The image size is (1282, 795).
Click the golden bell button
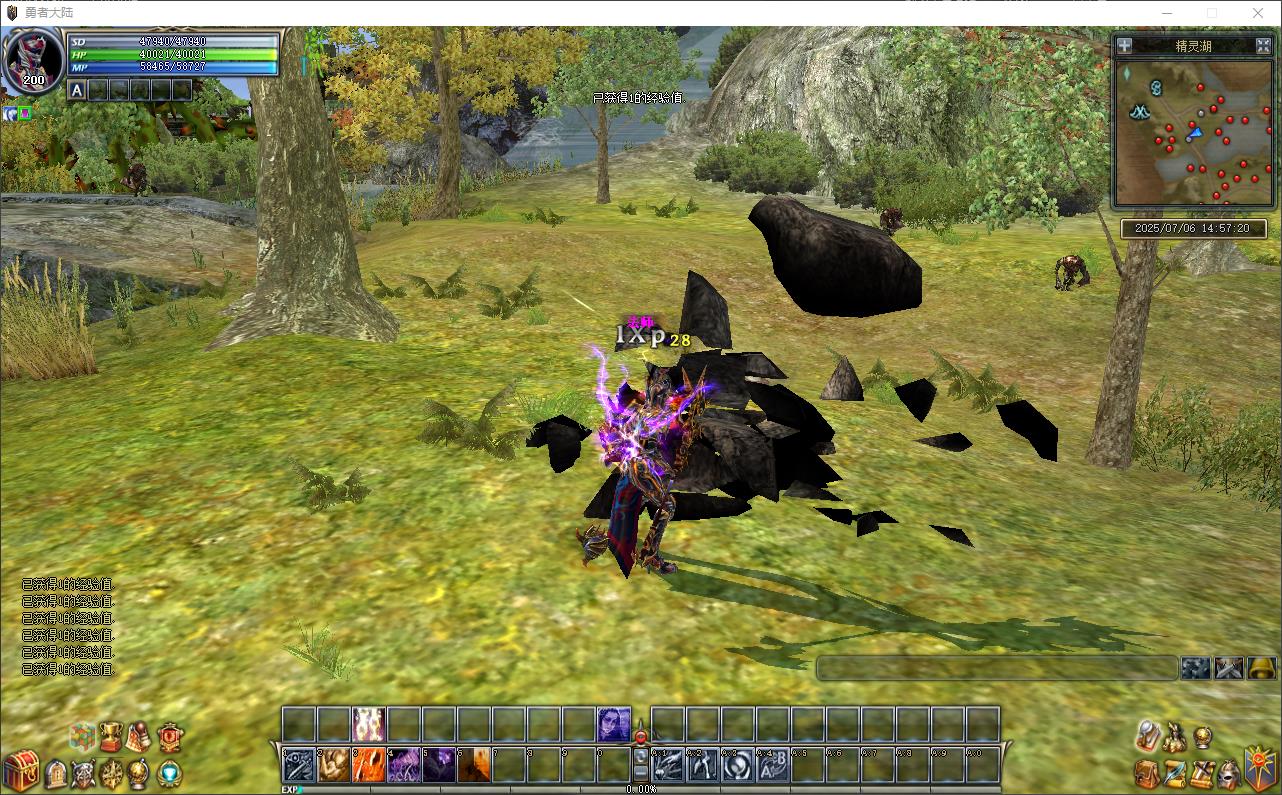click(1261, 668)
